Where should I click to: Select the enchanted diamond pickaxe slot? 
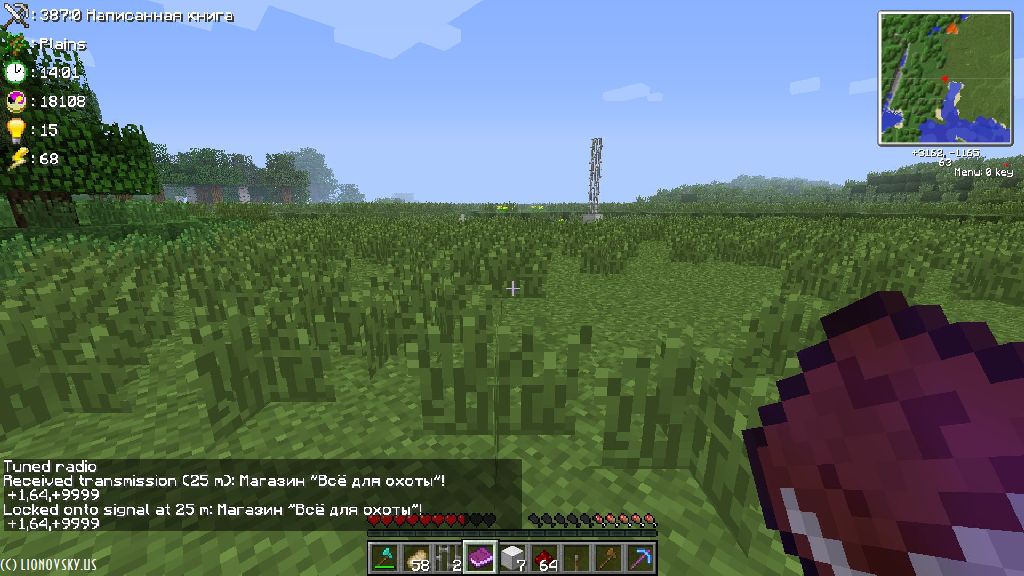[638, 558]
